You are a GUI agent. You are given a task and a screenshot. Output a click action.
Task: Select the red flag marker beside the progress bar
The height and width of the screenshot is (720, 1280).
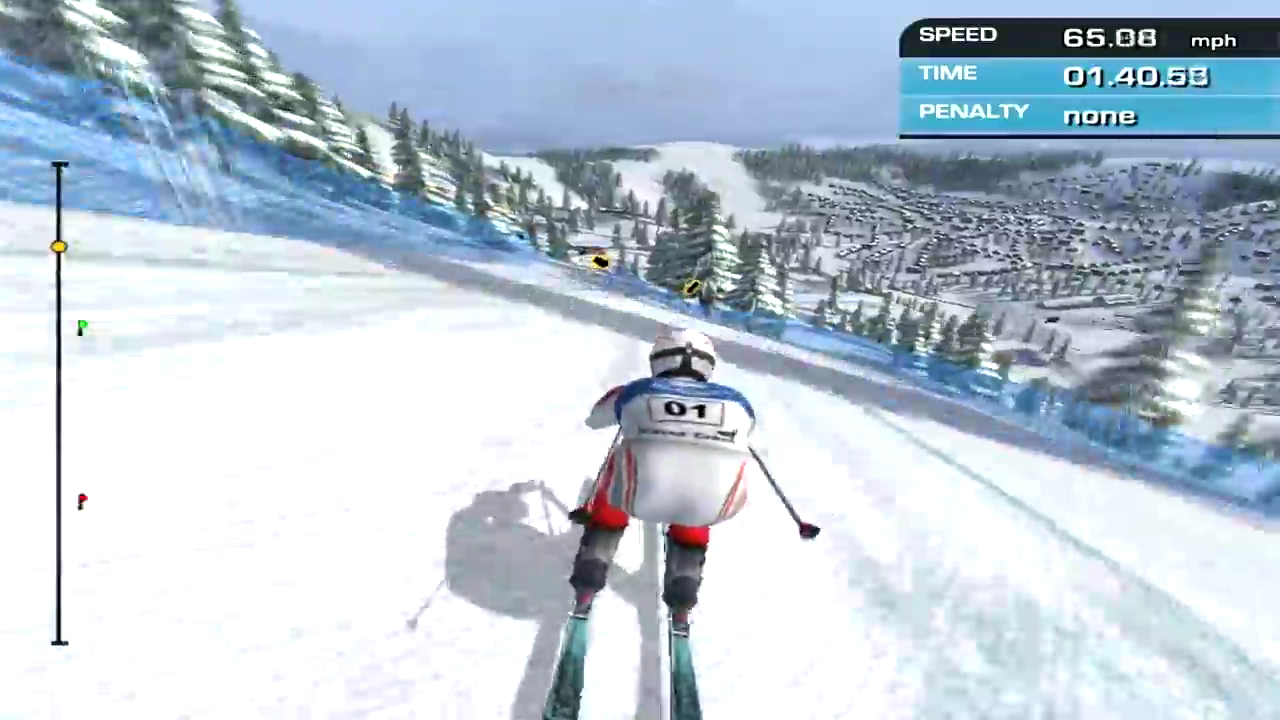[x=82, y=500]
